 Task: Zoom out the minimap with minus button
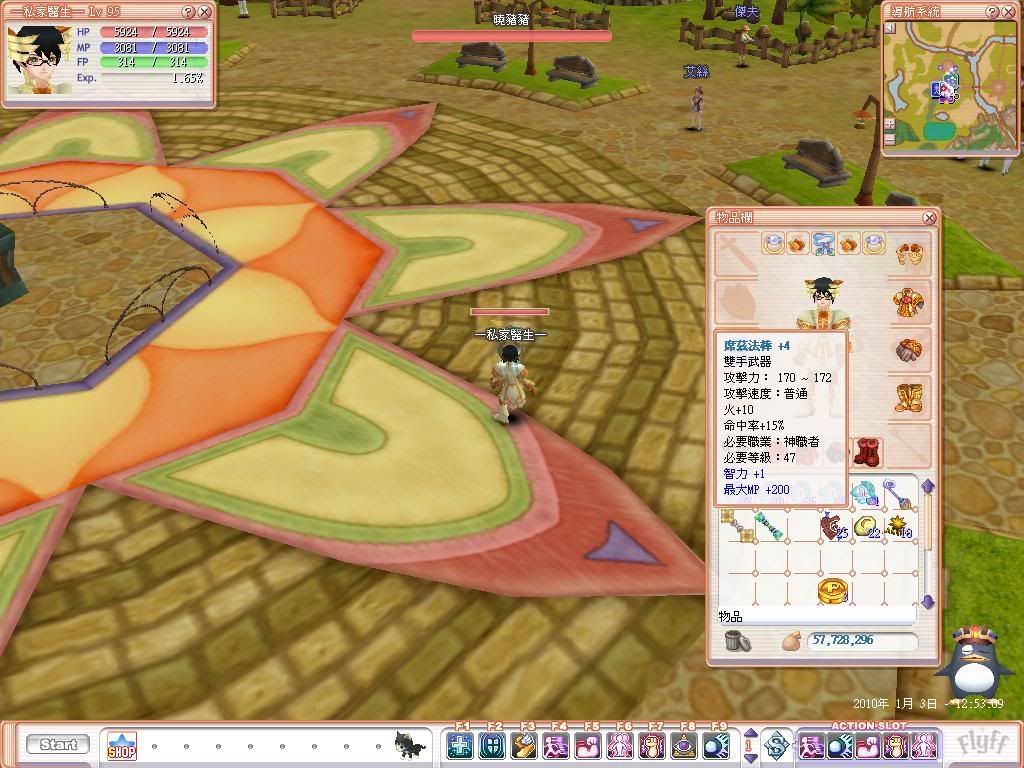[x=890, y=141]
